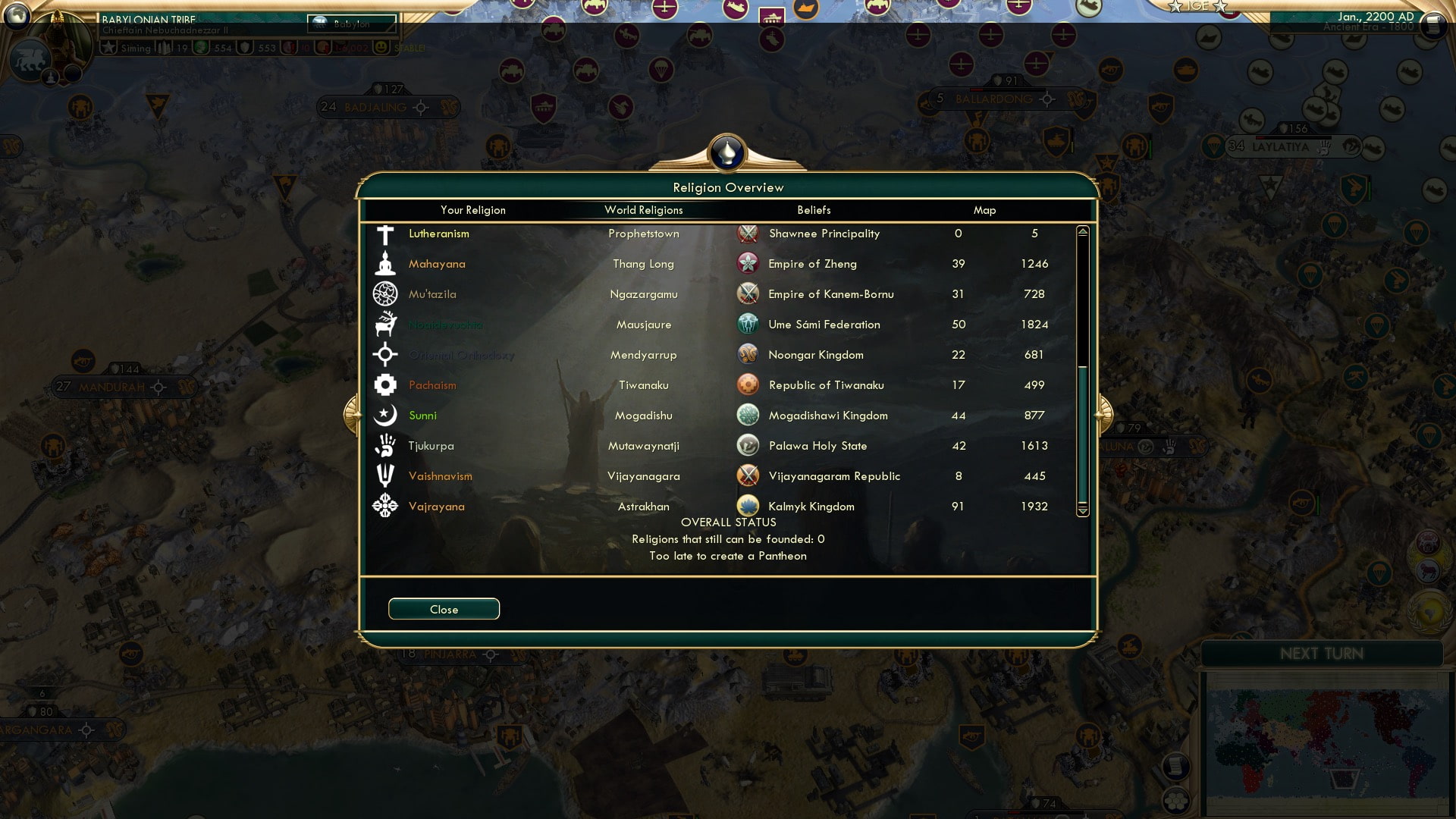The width and height of the screenshot is (1456, 819).
Task: Click the Tjukurpa hand icon
Action: [x=386, y=445]
